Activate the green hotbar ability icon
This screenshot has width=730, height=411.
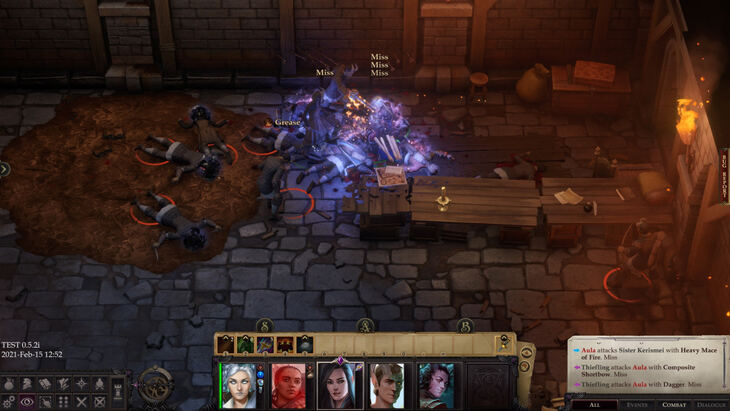(x=246, y=344)
